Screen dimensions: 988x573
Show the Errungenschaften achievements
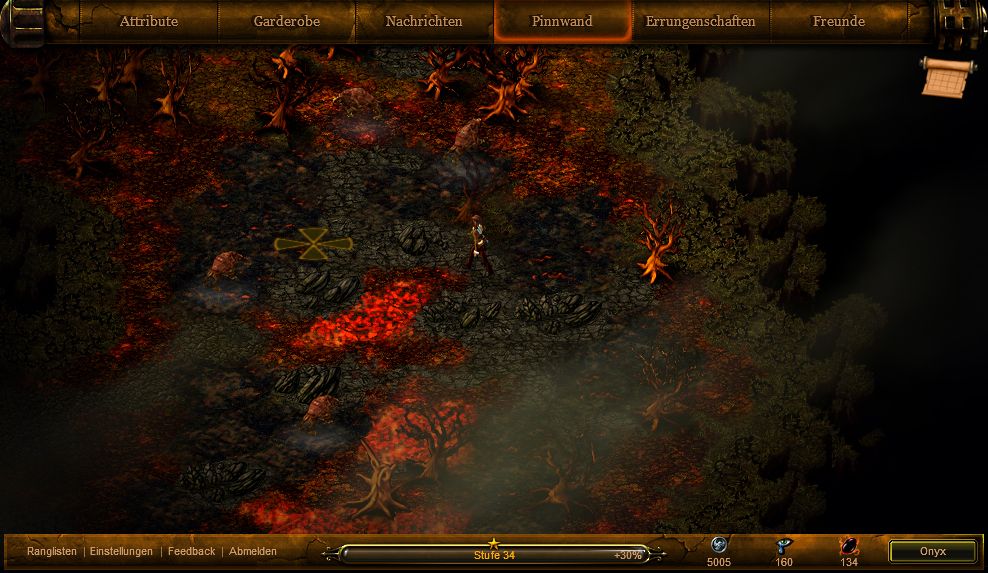click(700, 21)
